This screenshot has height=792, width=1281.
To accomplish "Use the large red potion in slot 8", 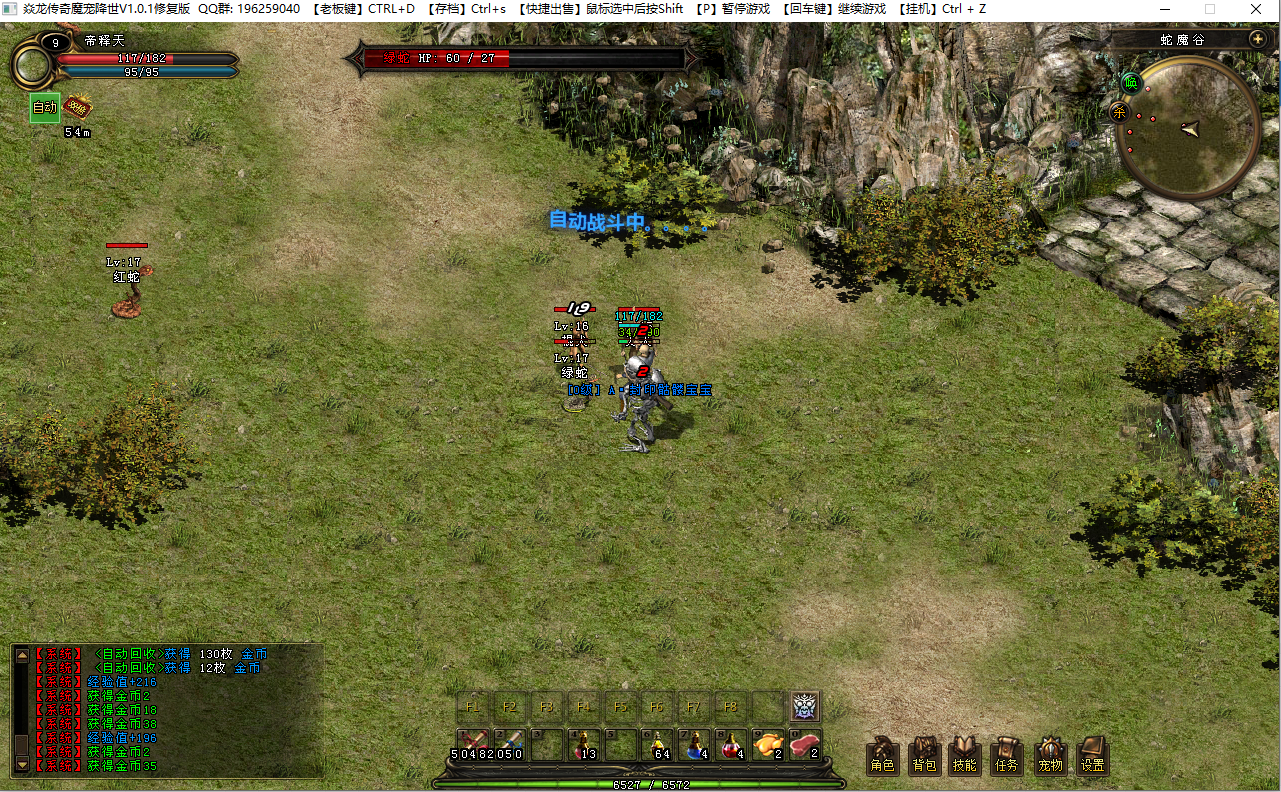I will pos(731,745).
